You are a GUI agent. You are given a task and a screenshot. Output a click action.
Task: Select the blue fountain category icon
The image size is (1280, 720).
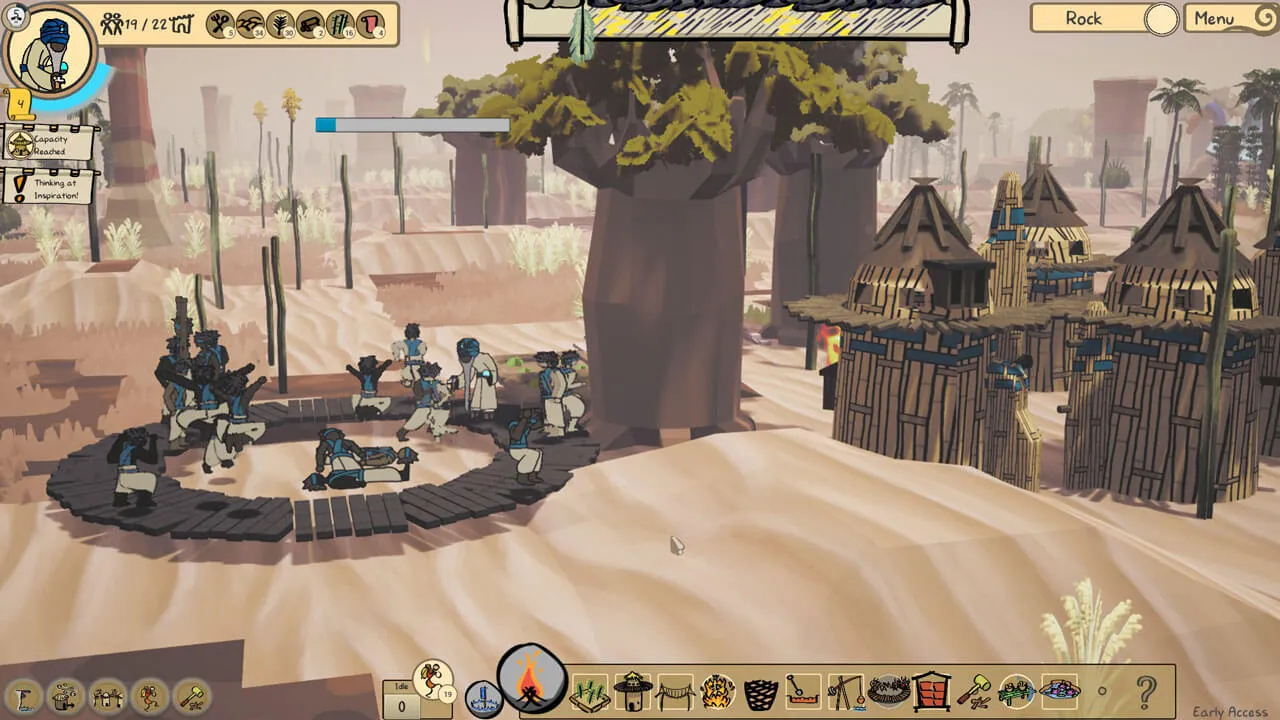pos(482,697)
